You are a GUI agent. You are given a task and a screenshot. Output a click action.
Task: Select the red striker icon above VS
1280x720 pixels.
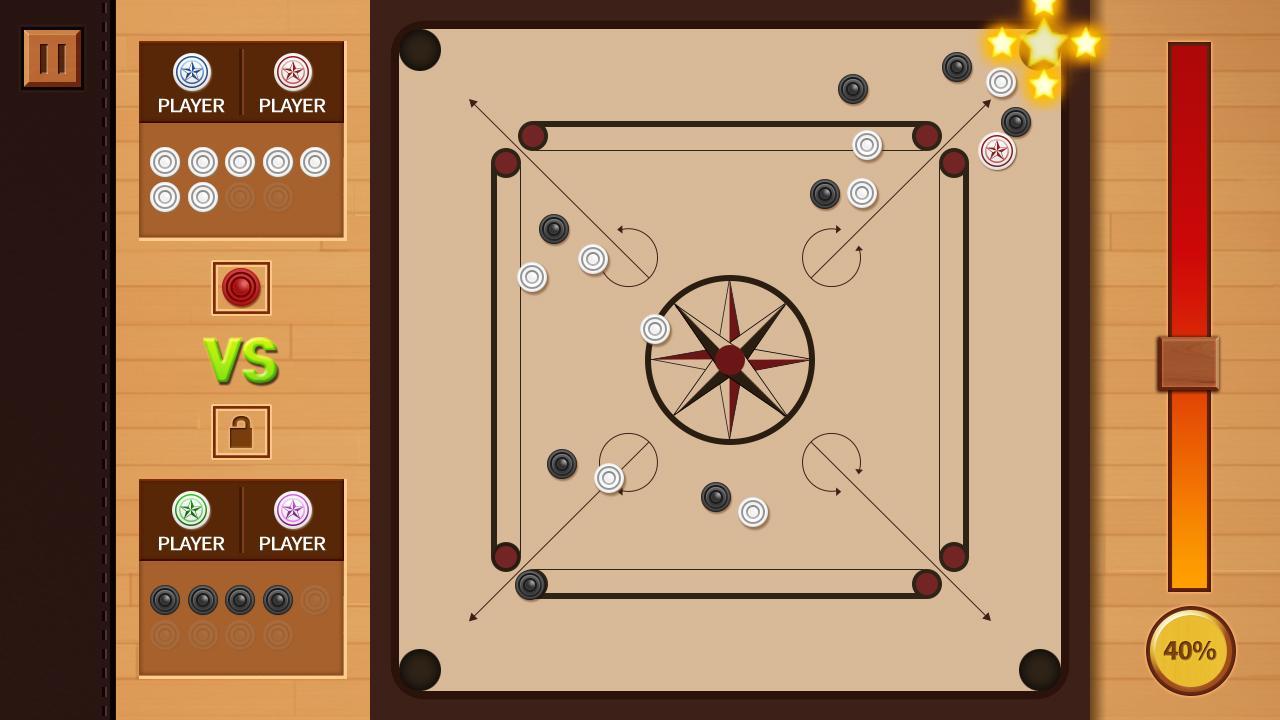[240, 287]
